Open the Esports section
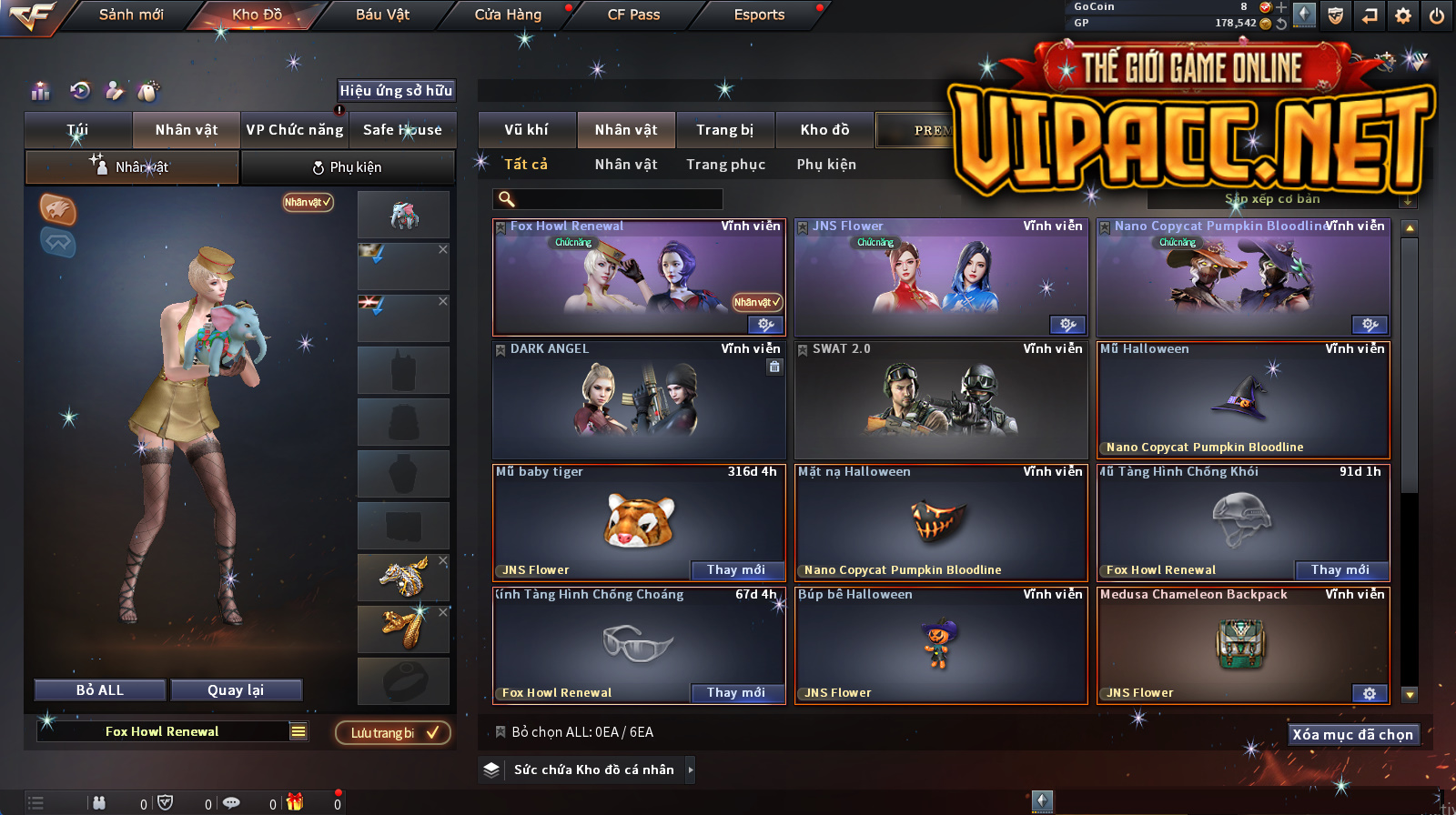Image resolution: width=1456 pixels, height=815 pixels. click(759, 15)
